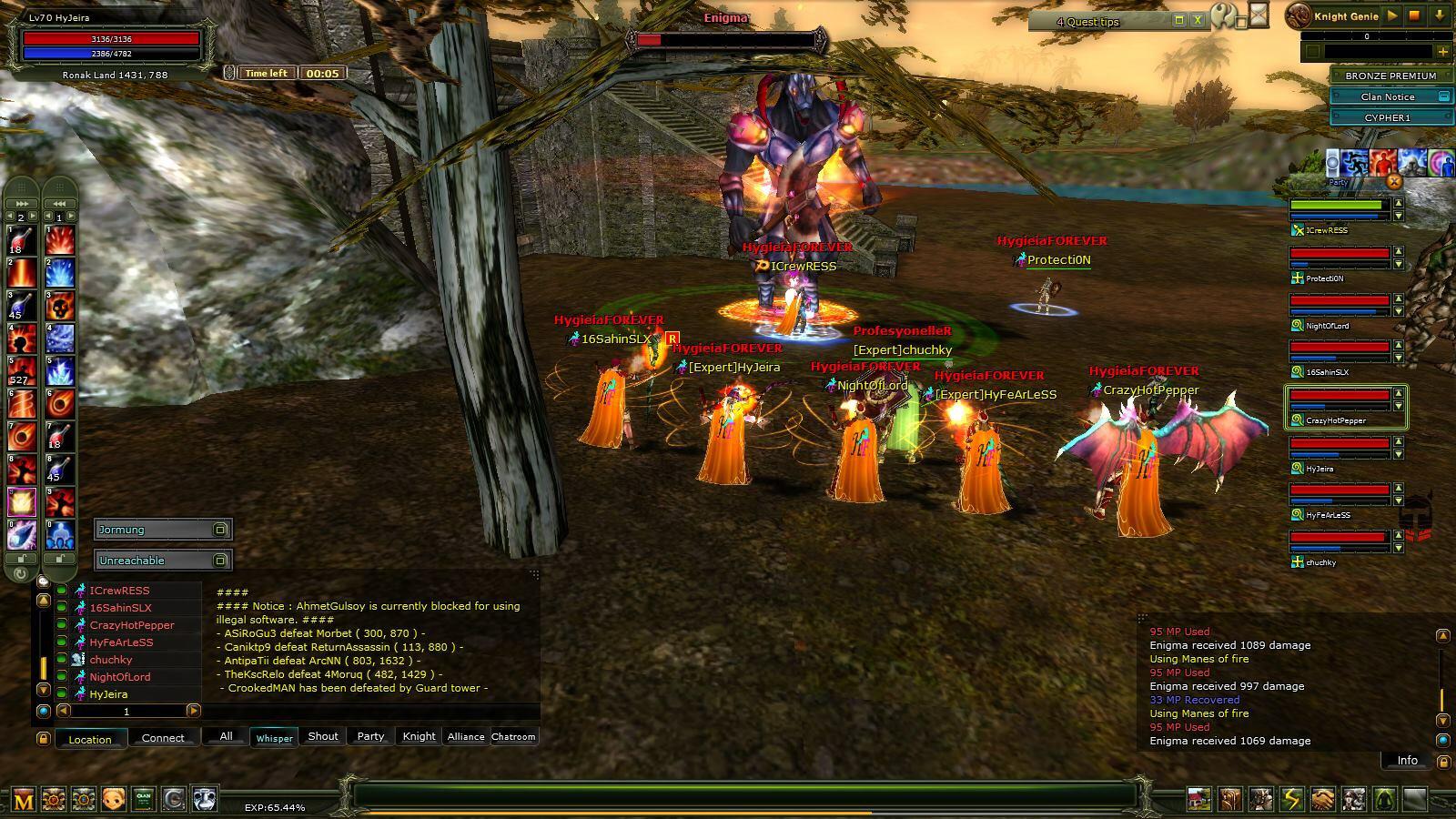
Task: Stop the Knight Genie
Action: pos(1414,15)
